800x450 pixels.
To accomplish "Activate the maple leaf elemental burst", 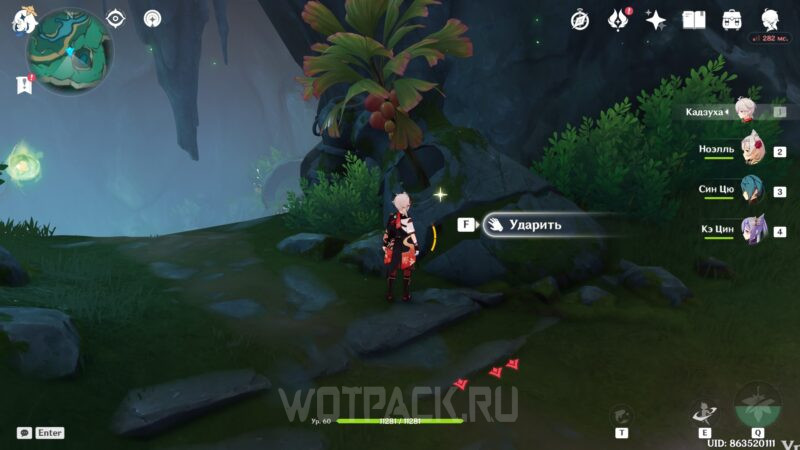I will tap(759, 406).
